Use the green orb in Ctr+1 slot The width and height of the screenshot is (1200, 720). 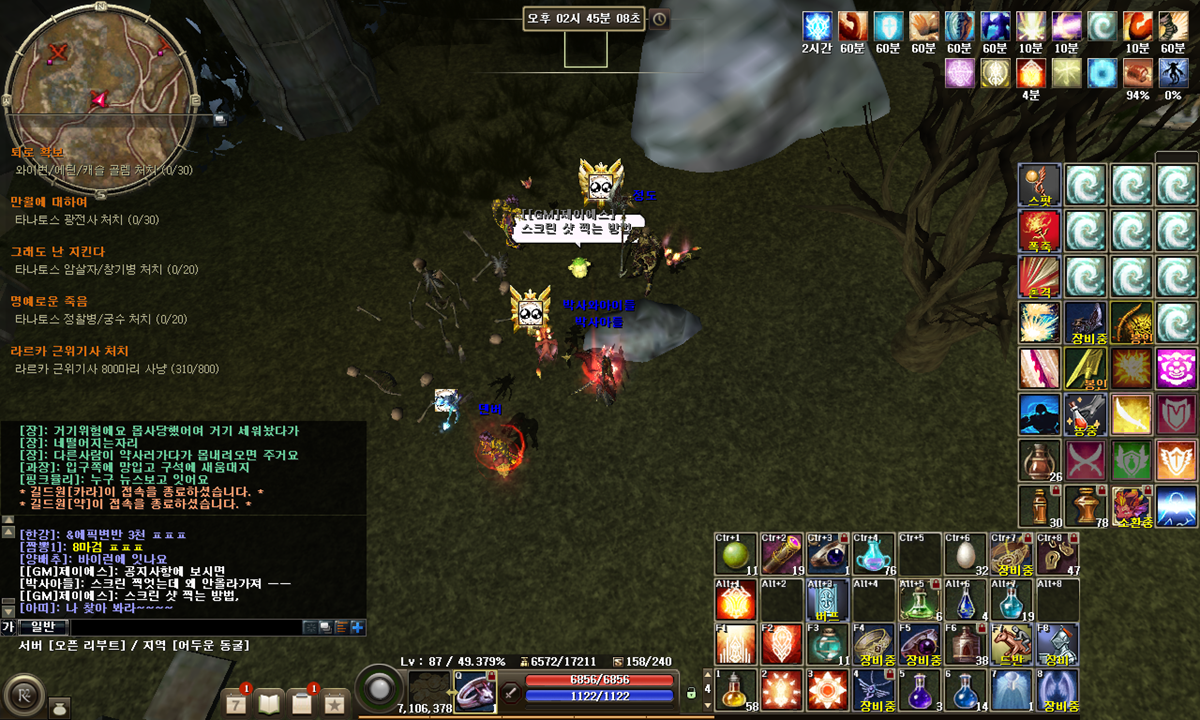[x=733, y=555]
